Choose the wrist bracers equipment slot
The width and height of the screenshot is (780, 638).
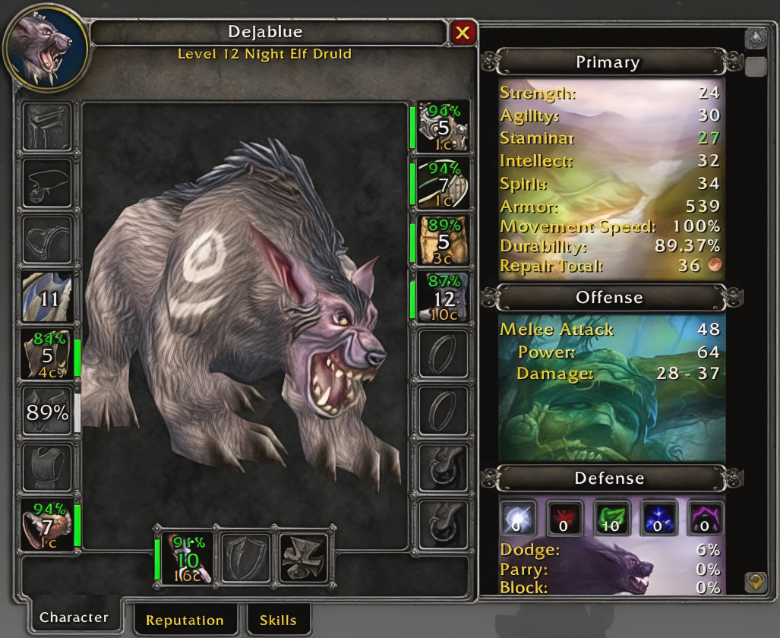click(47, 525)
